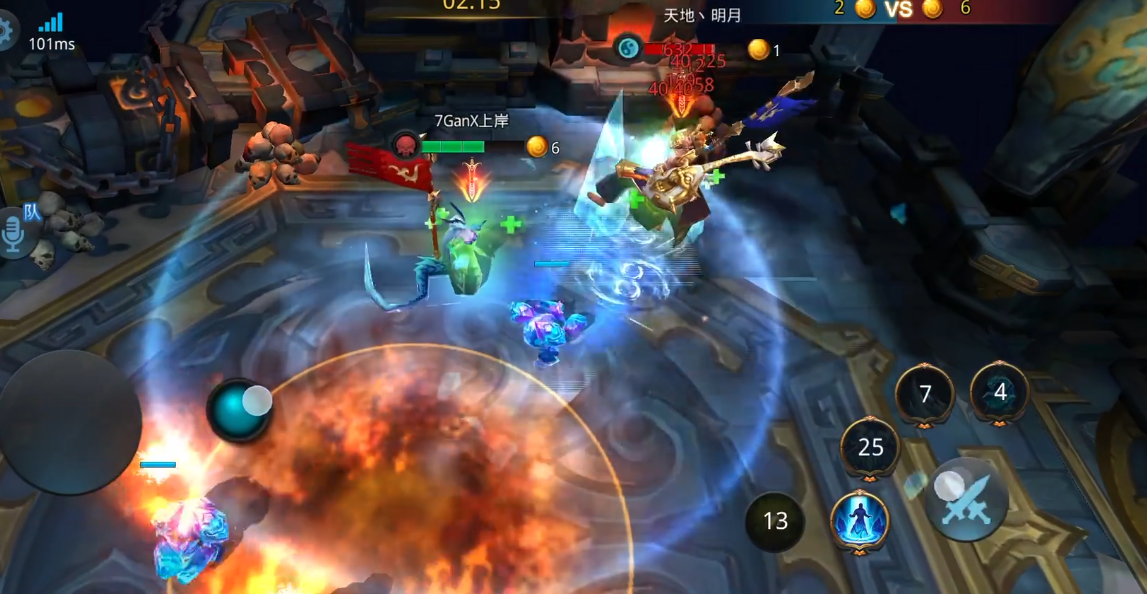
Task: Activate the glowing blue figure skill
Action: point(859,520)
